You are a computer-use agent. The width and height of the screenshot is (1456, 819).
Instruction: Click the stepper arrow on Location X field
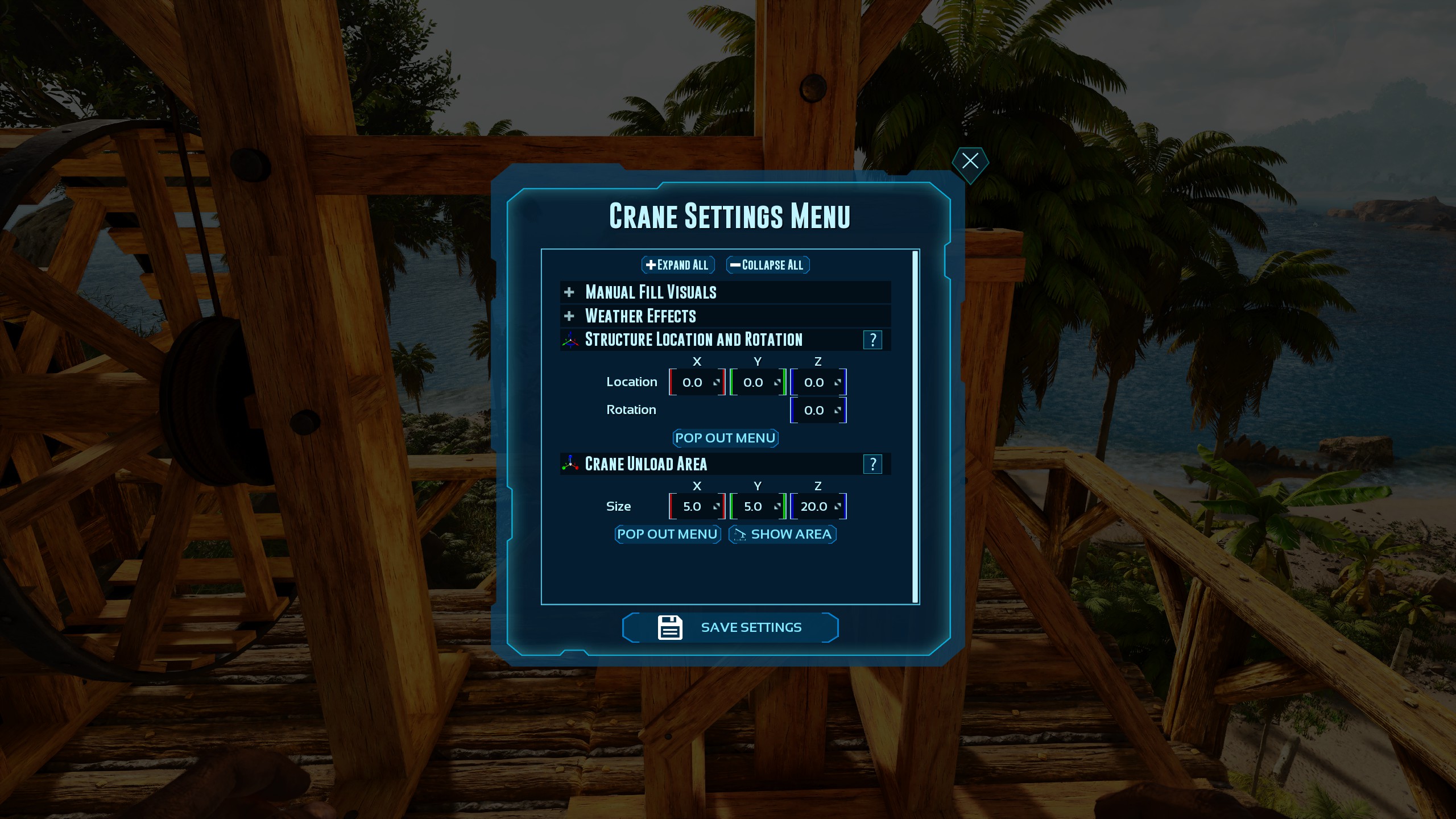[x=716, y=382]
